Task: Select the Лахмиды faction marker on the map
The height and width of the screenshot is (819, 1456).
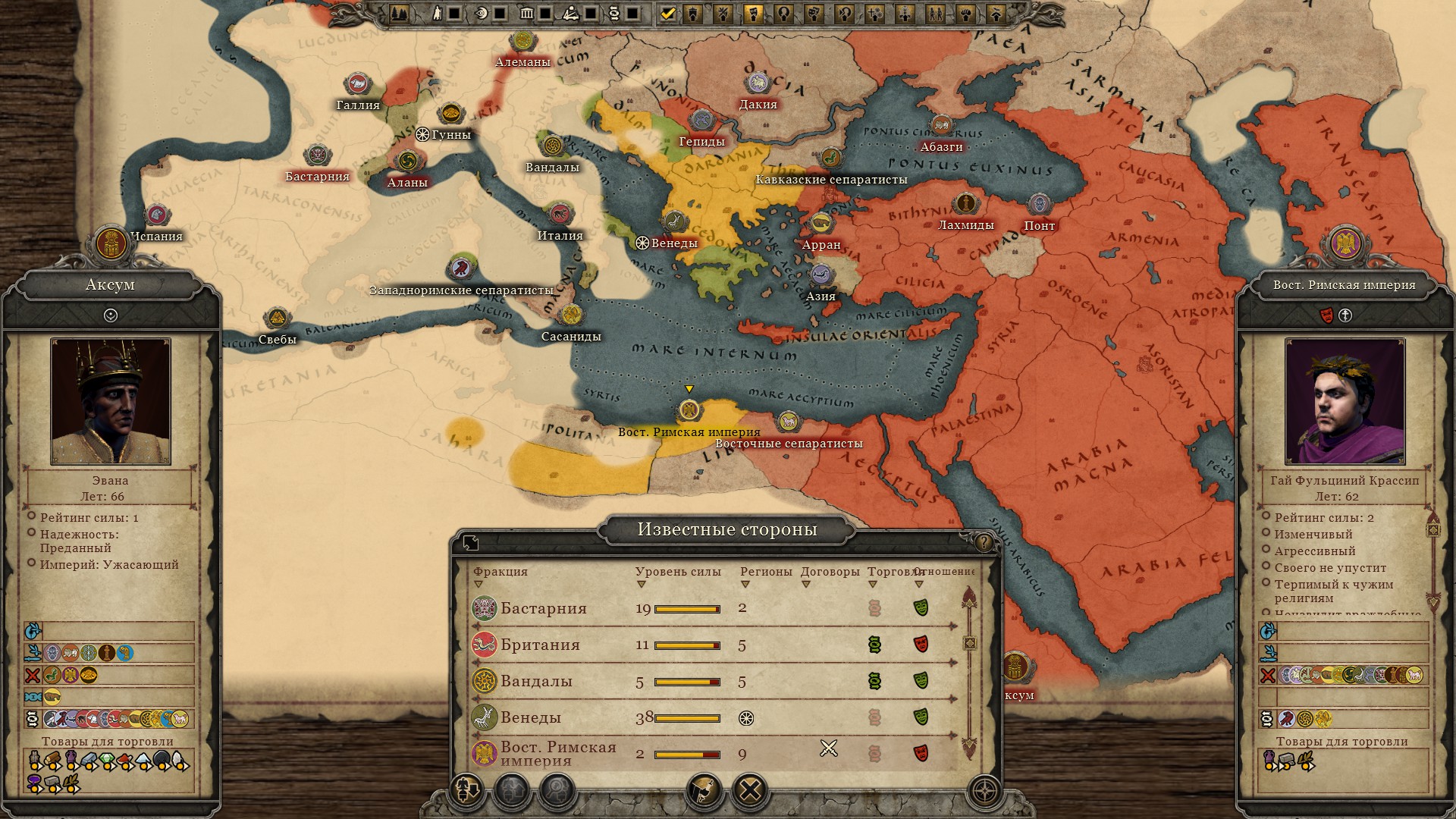Action: [x=965, y=204]
